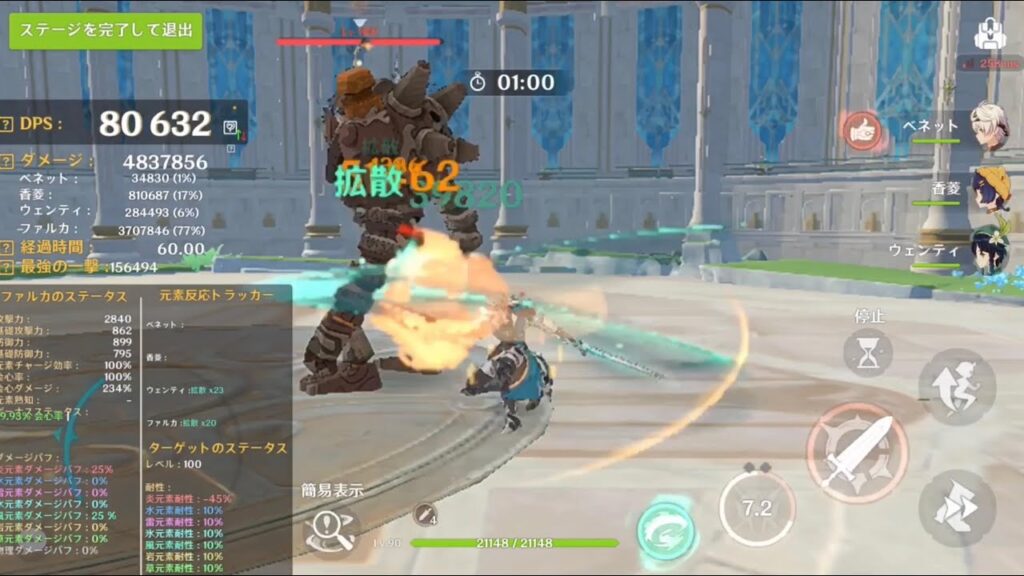
Task: Switch to party member 香菱
Action: point(988,188)
